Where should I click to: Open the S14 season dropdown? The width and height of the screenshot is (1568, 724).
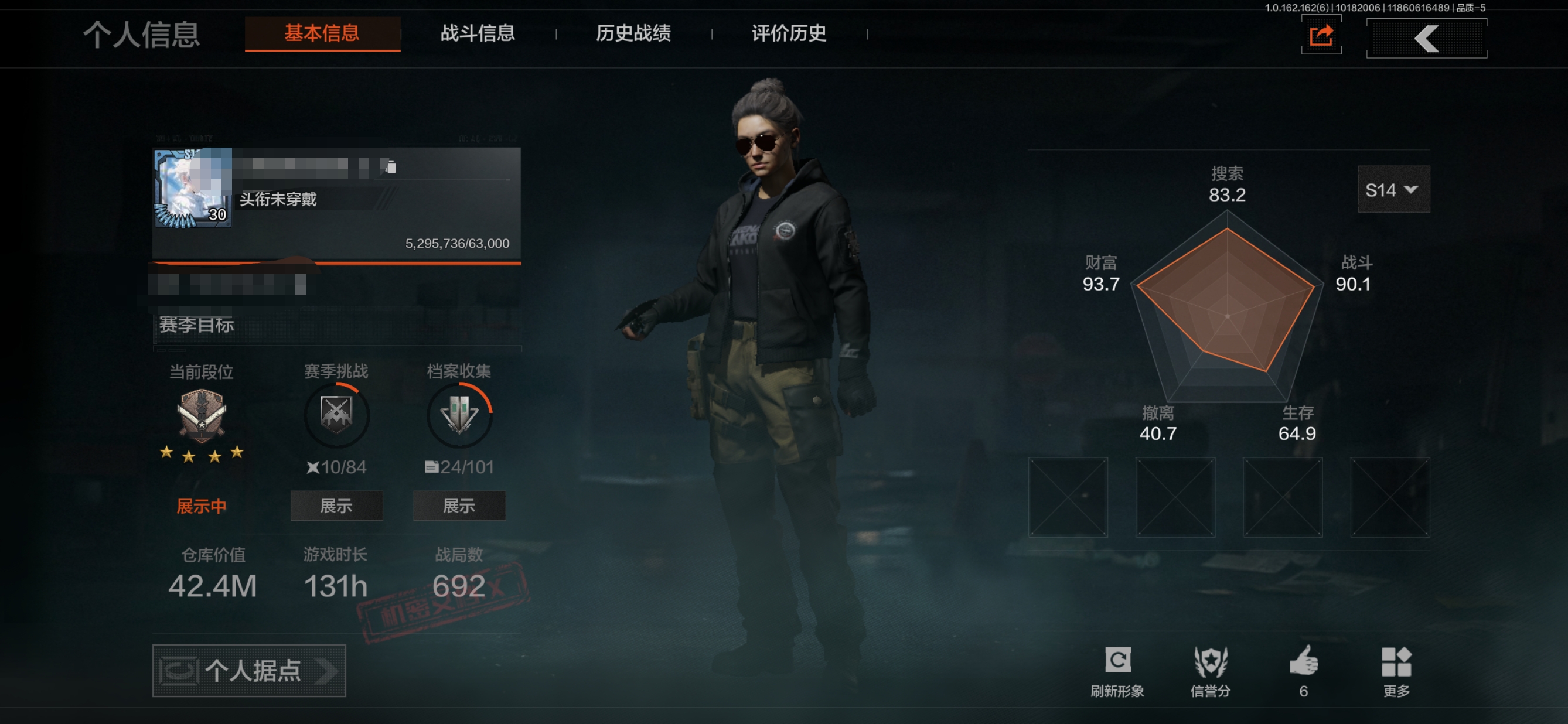coord(1393,190)
